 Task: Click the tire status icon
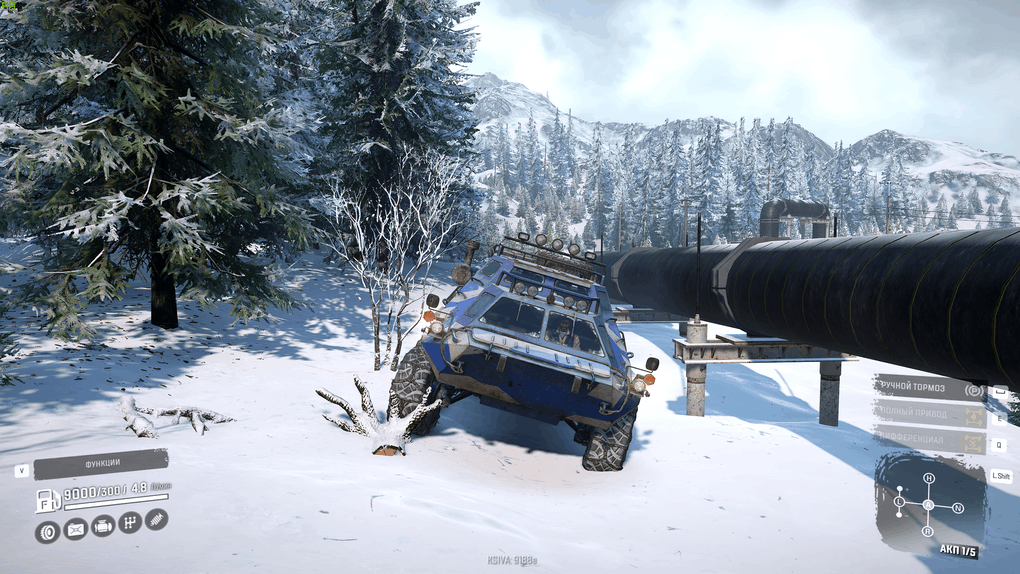pos(47,532)
